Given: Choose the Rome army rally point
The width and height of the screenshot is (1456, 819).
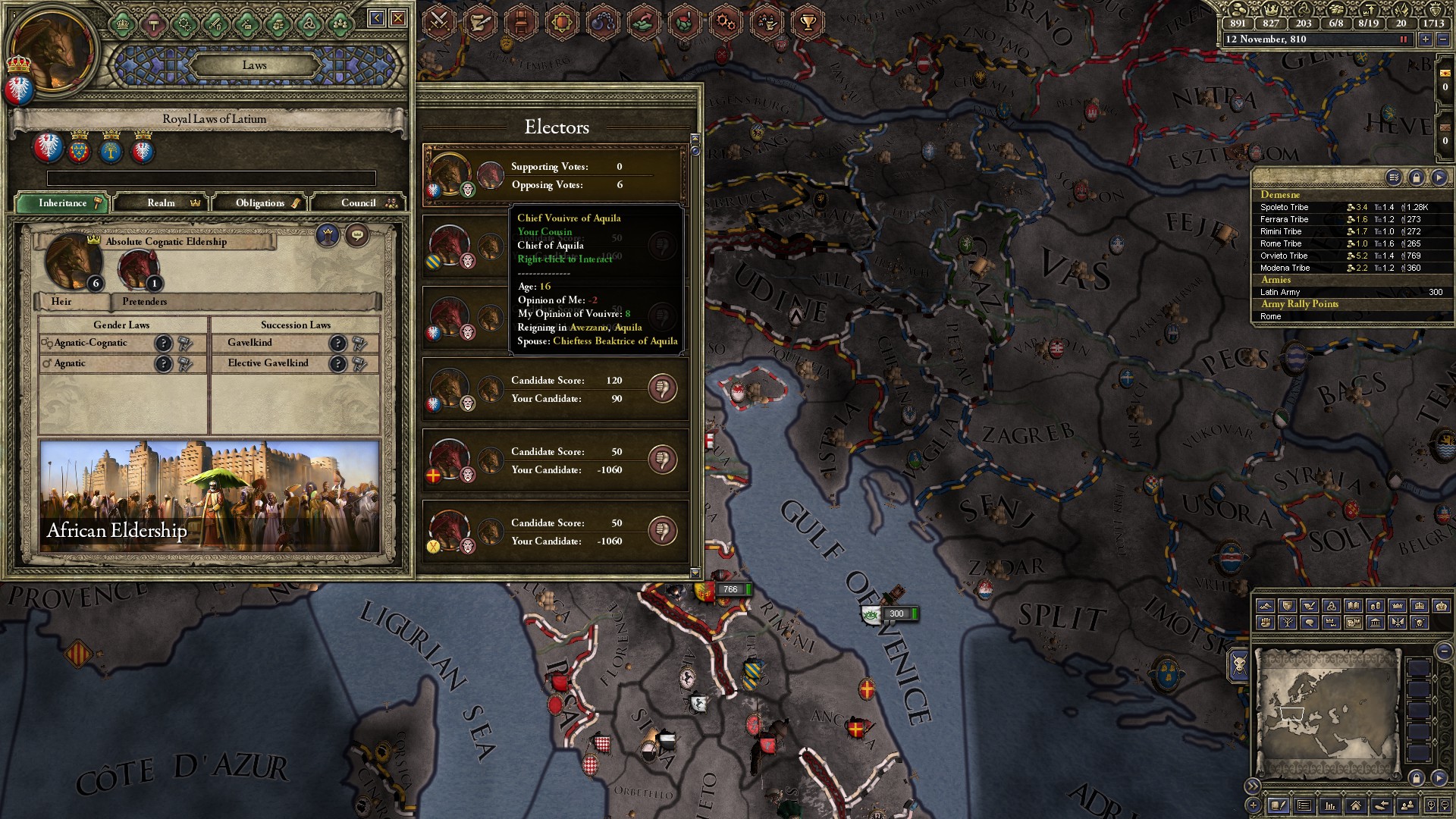Looking at the screenshot, I should [1271, 316].
